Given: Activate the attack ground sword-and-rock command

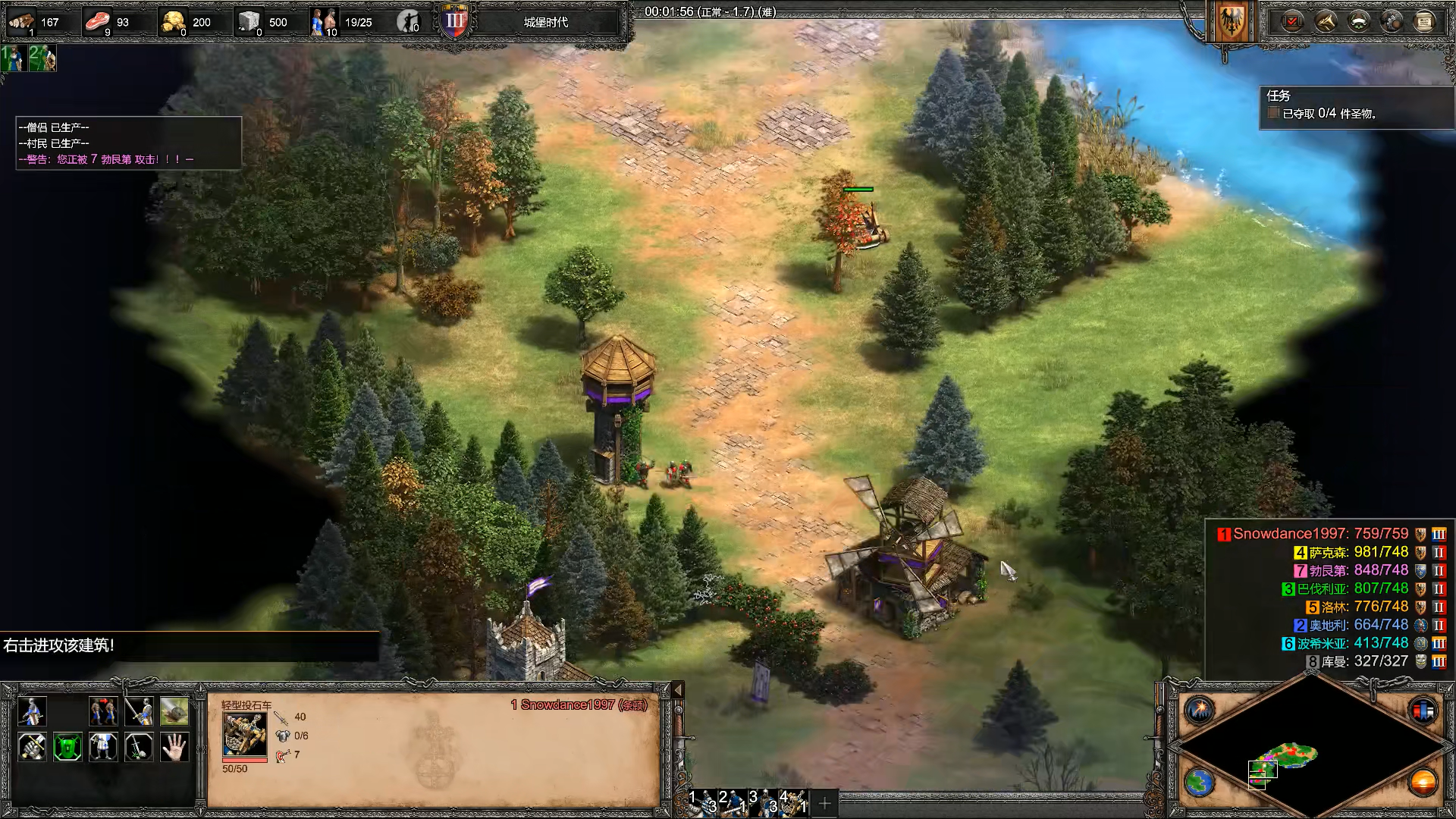Looking at the screenshot, I should pos(139,747).
